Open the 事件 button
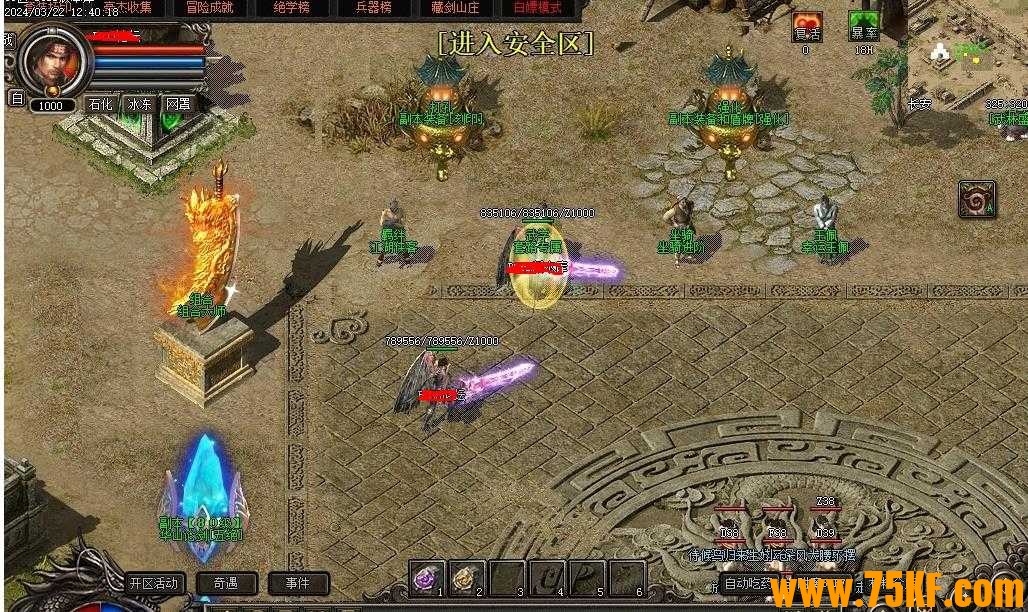 [297, 583]
